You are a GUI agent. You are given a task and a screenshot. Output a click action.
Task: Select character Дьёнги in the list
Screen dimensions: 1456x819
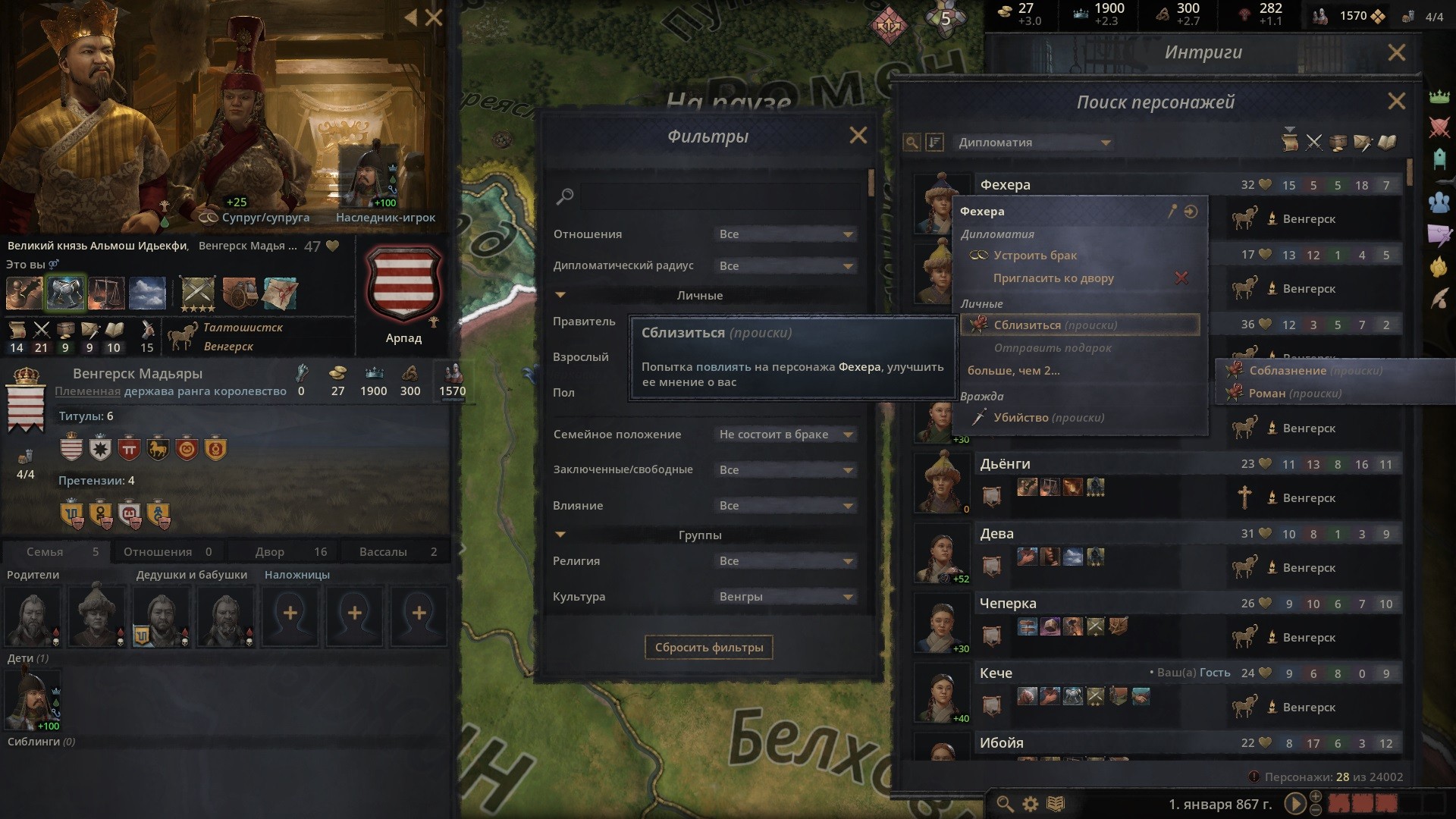click(x=1005, y=464)
